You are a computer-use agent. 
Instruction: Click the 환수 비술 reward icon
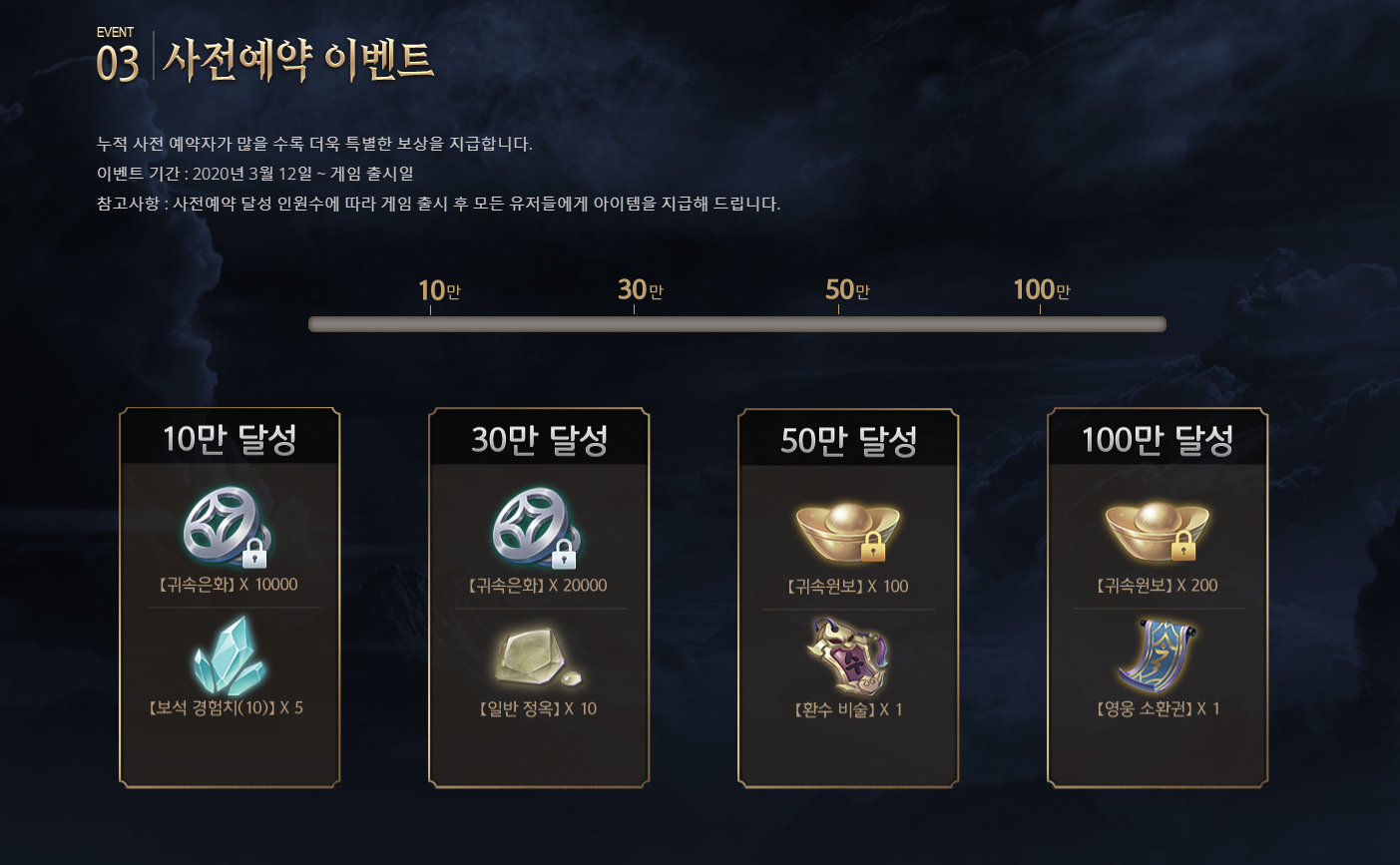pos(848,656)
